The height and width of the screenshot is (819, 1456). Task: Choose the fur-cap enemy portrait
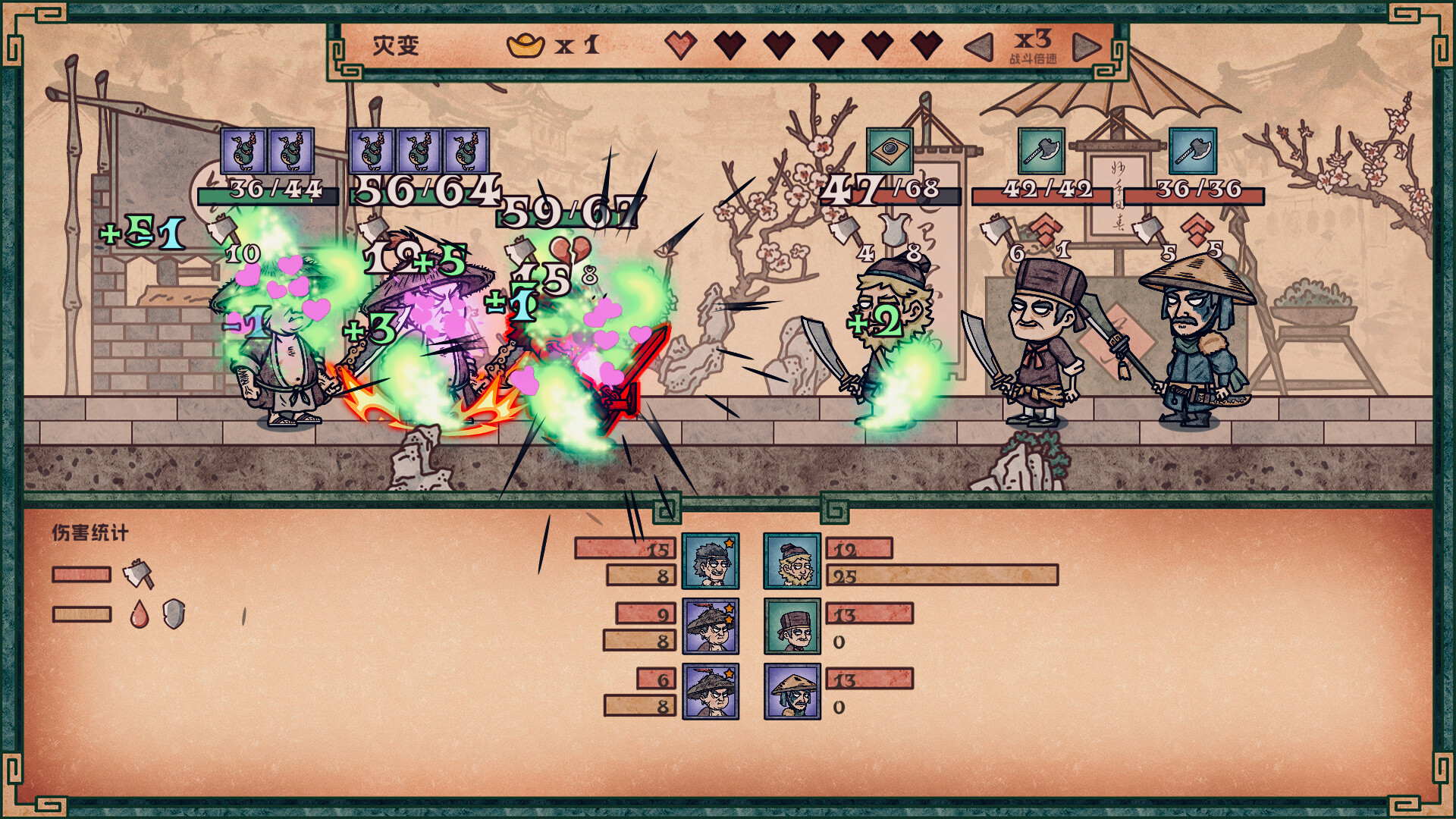[792, 626]
